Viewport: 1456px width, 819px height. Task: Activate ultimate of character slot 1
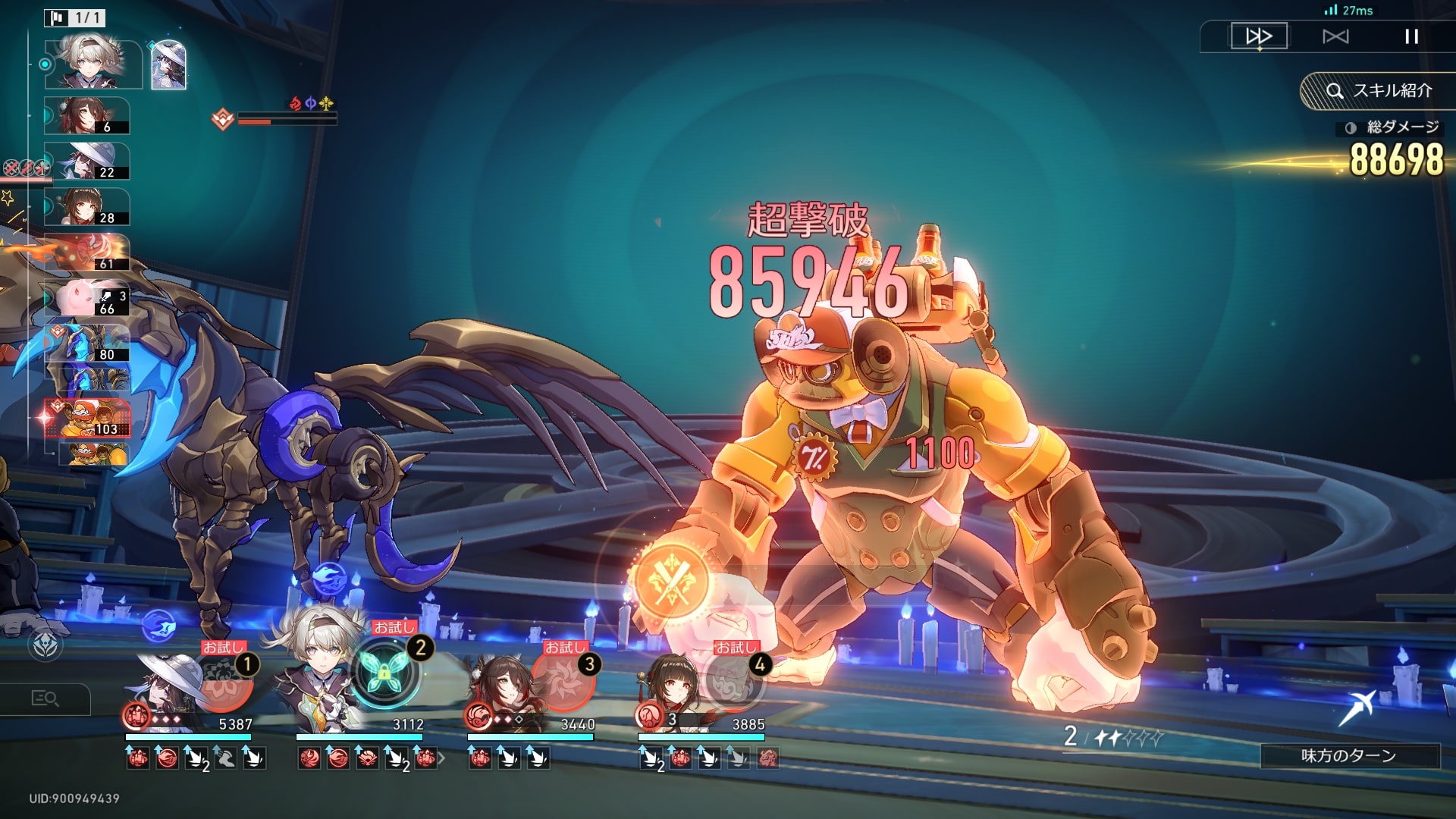224,682
